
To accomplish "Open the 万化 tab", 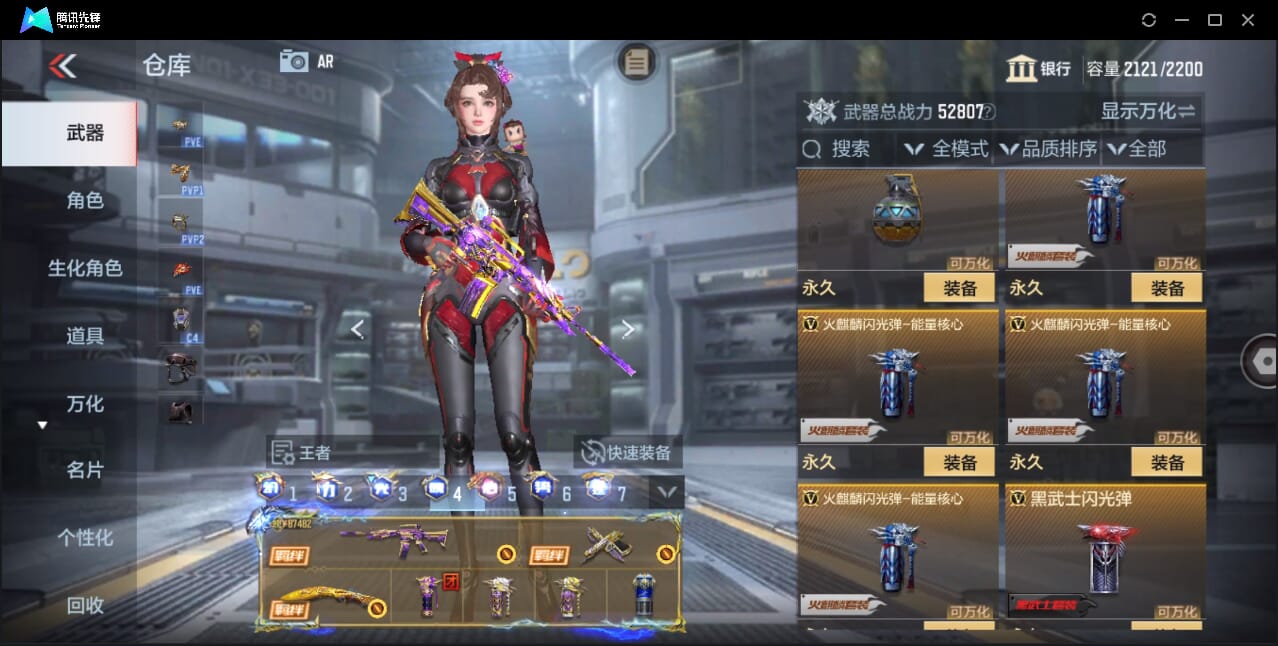I will (x=85, y=404).
